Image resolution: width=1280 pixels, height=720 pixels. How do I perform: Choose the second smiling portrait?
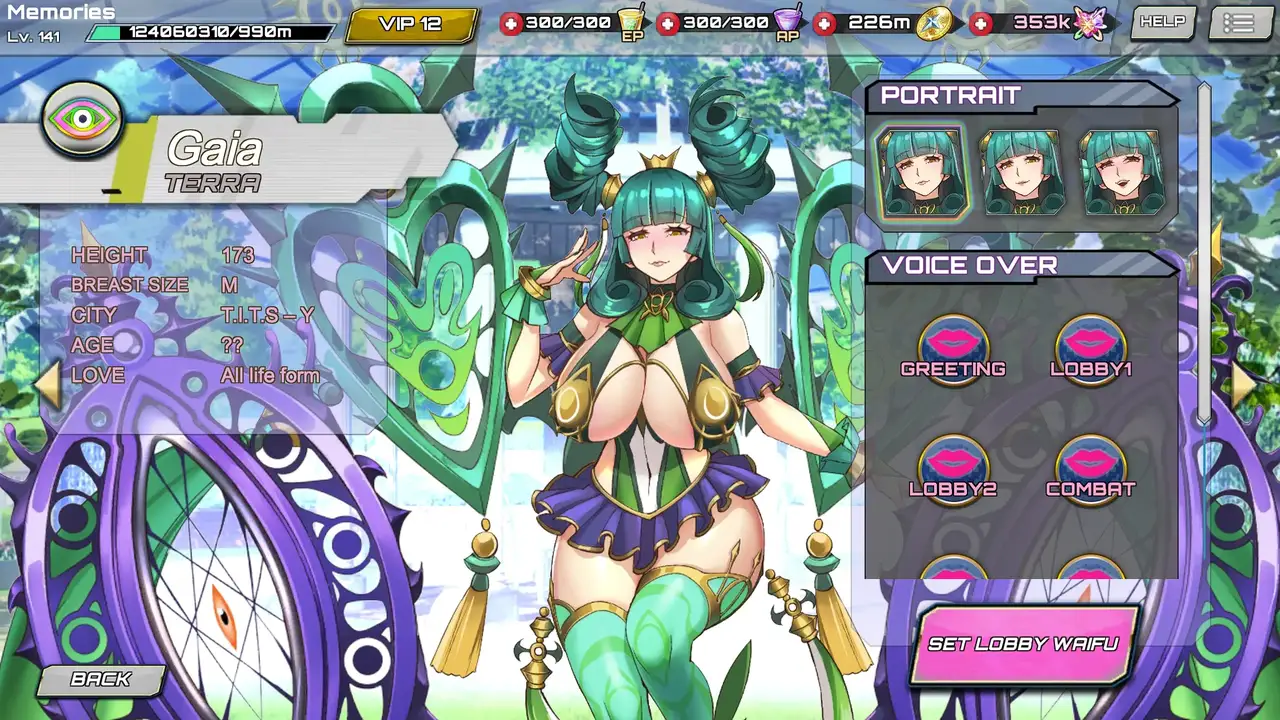(x=1021, y=172)
